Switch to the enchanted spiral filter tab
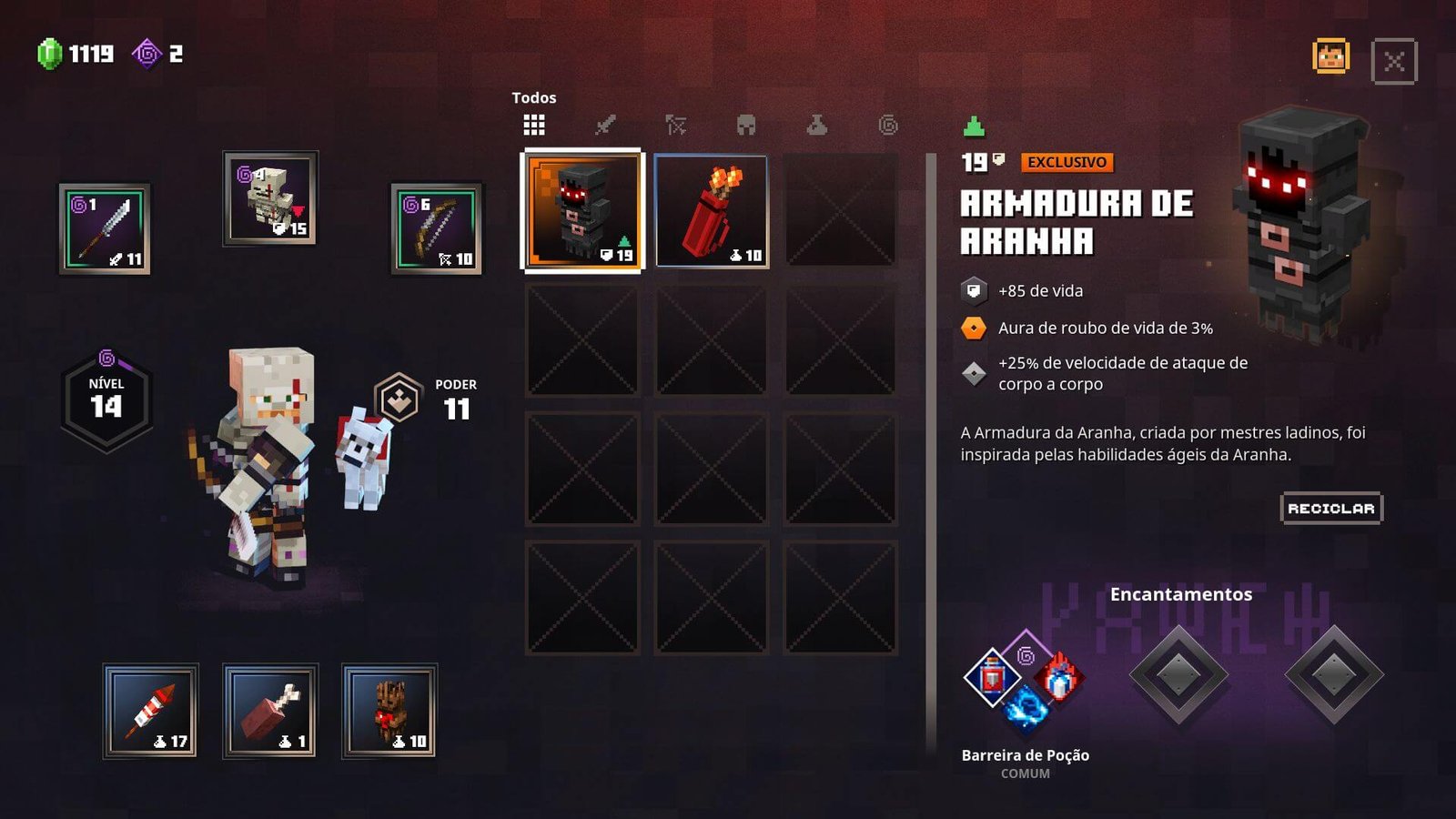Screen dimensions: 1456x819 (x=888, y=125)
